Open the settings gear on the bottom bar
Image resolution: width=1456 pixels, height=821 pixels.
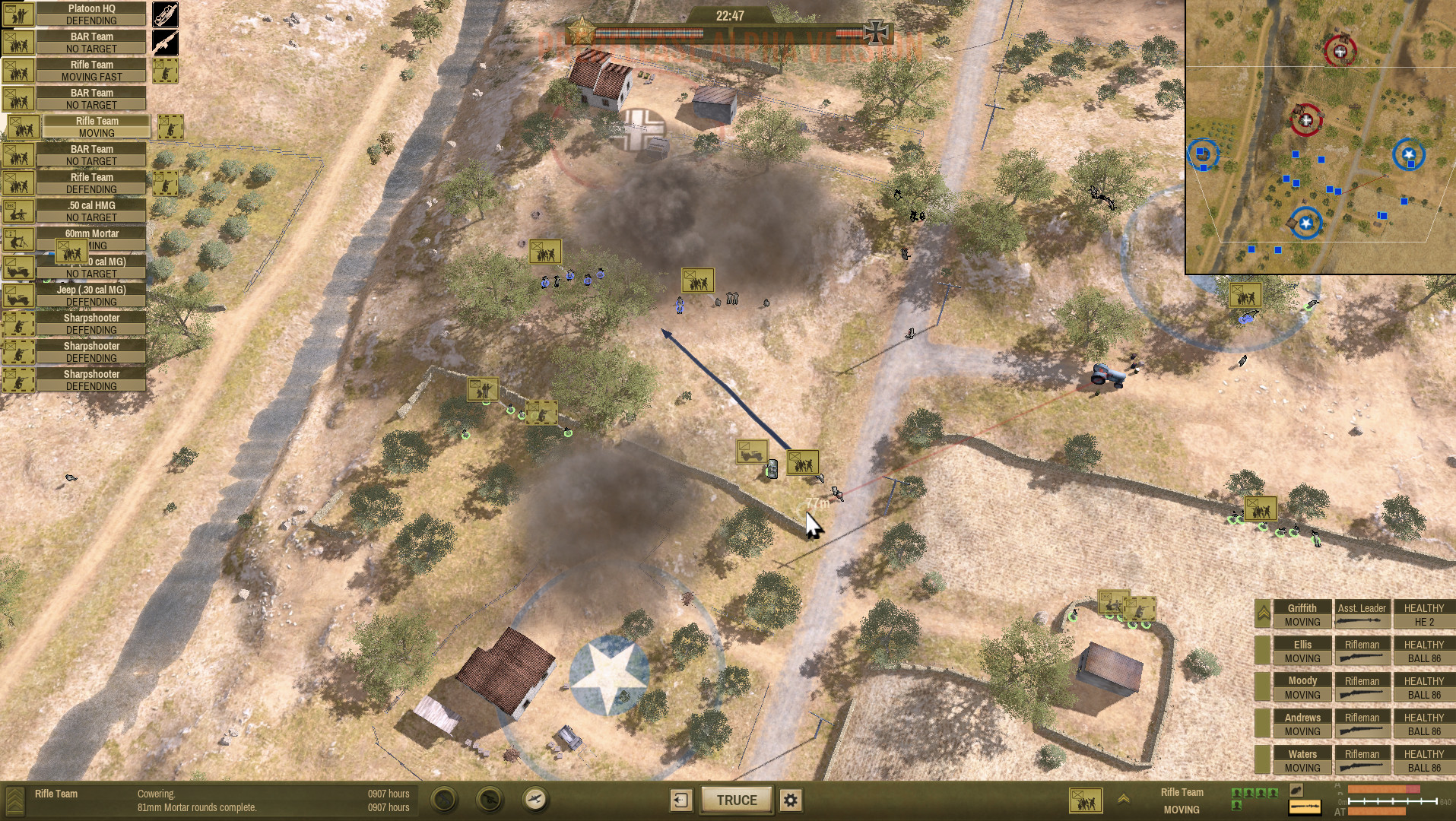coord(789,800)
